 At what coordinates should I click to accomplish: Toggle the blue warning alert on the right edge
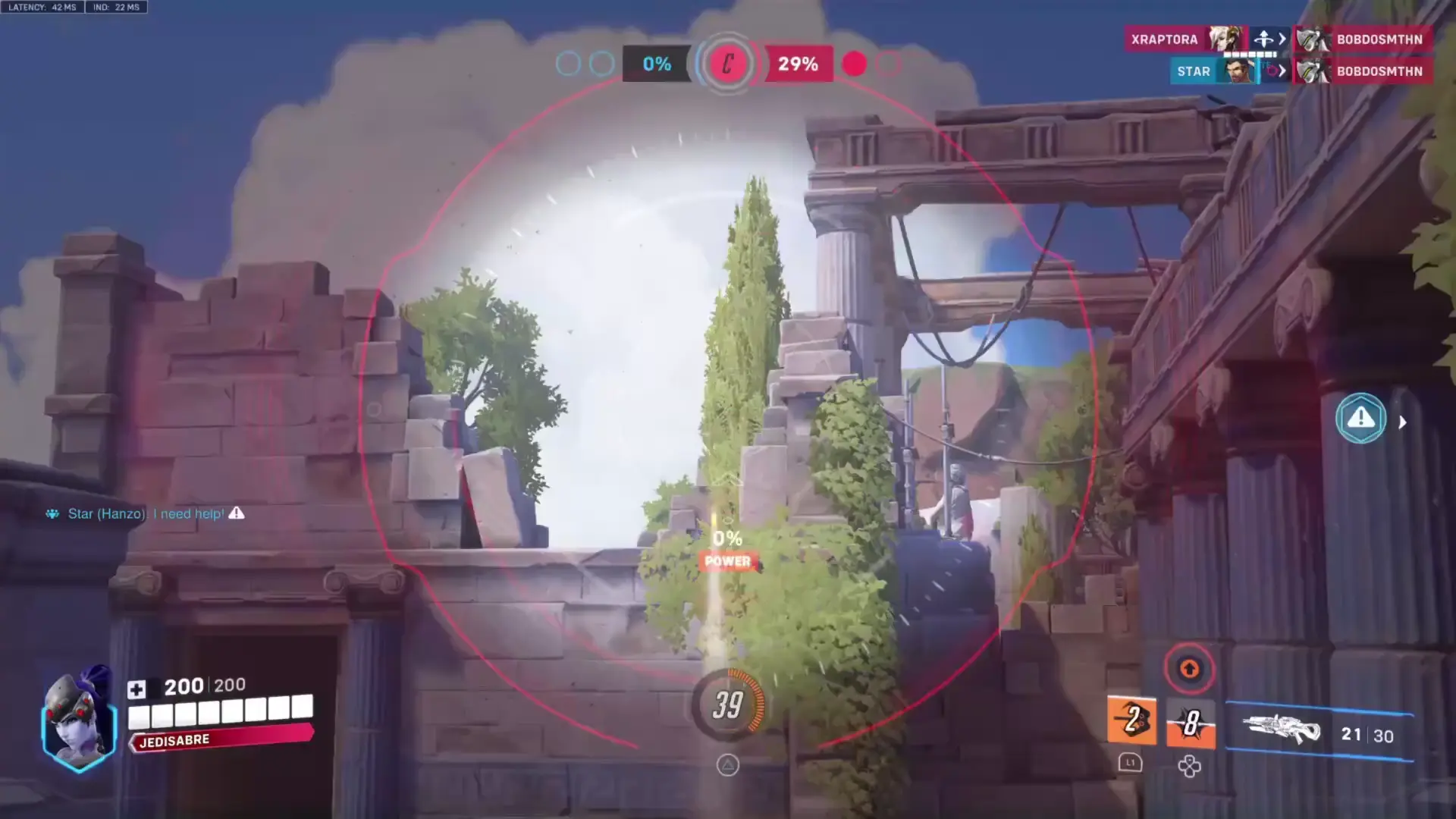[x=1360, y=417]
